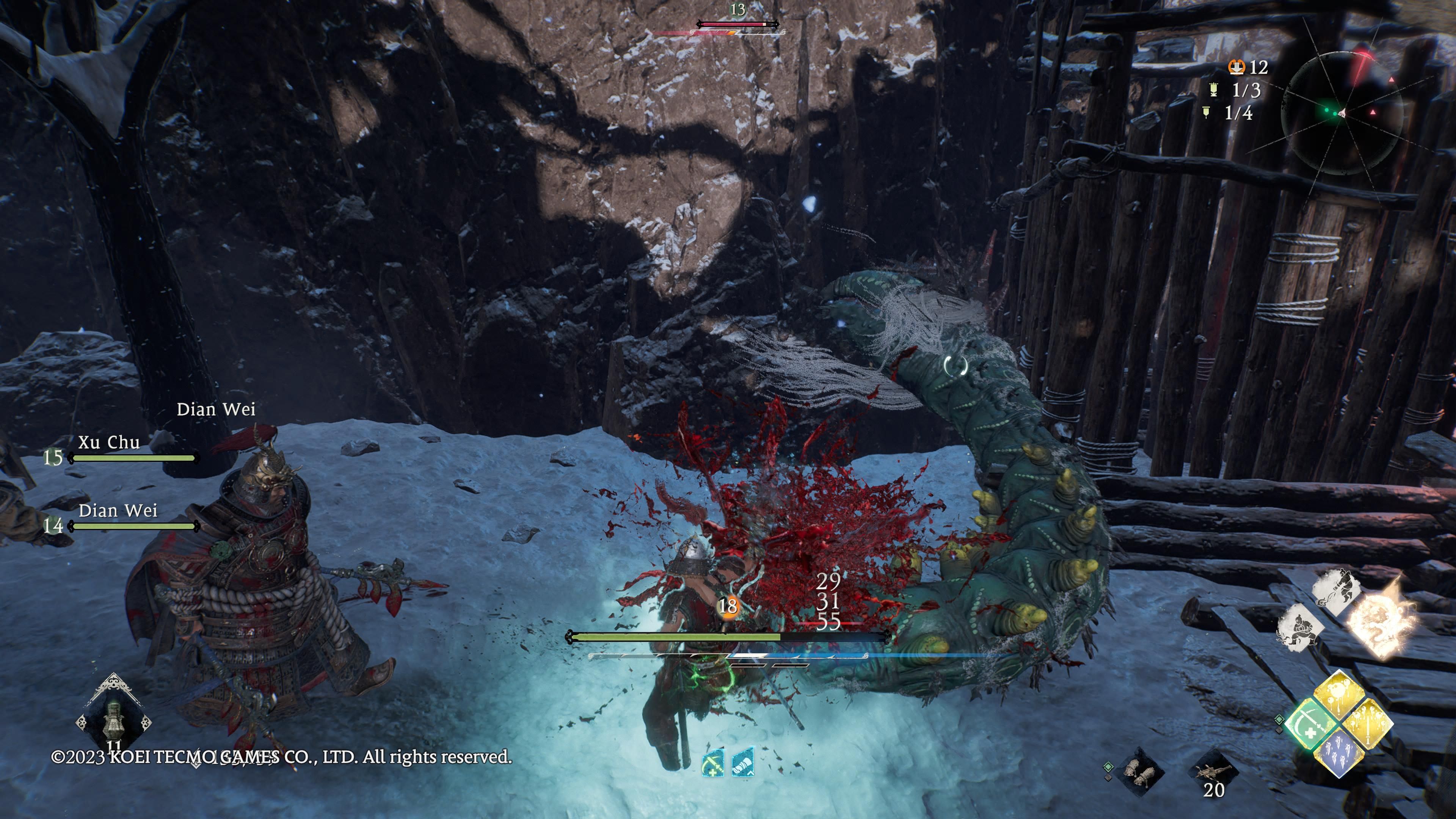Use the Dragon's Cure Pot flask
Viewport: 1456px width, 819px height.
[114, 718]
